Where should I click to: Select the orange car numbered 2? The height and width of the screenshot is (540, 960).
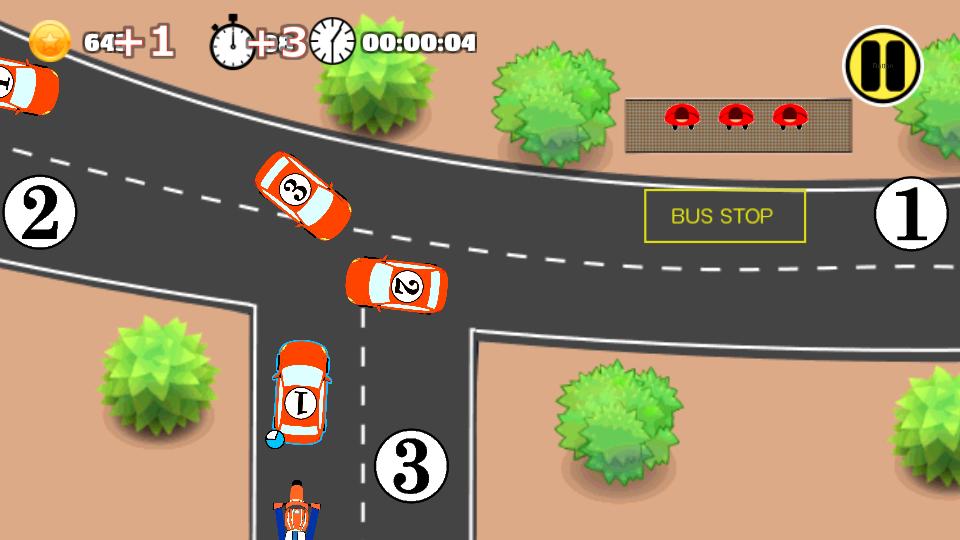[397, 285]
